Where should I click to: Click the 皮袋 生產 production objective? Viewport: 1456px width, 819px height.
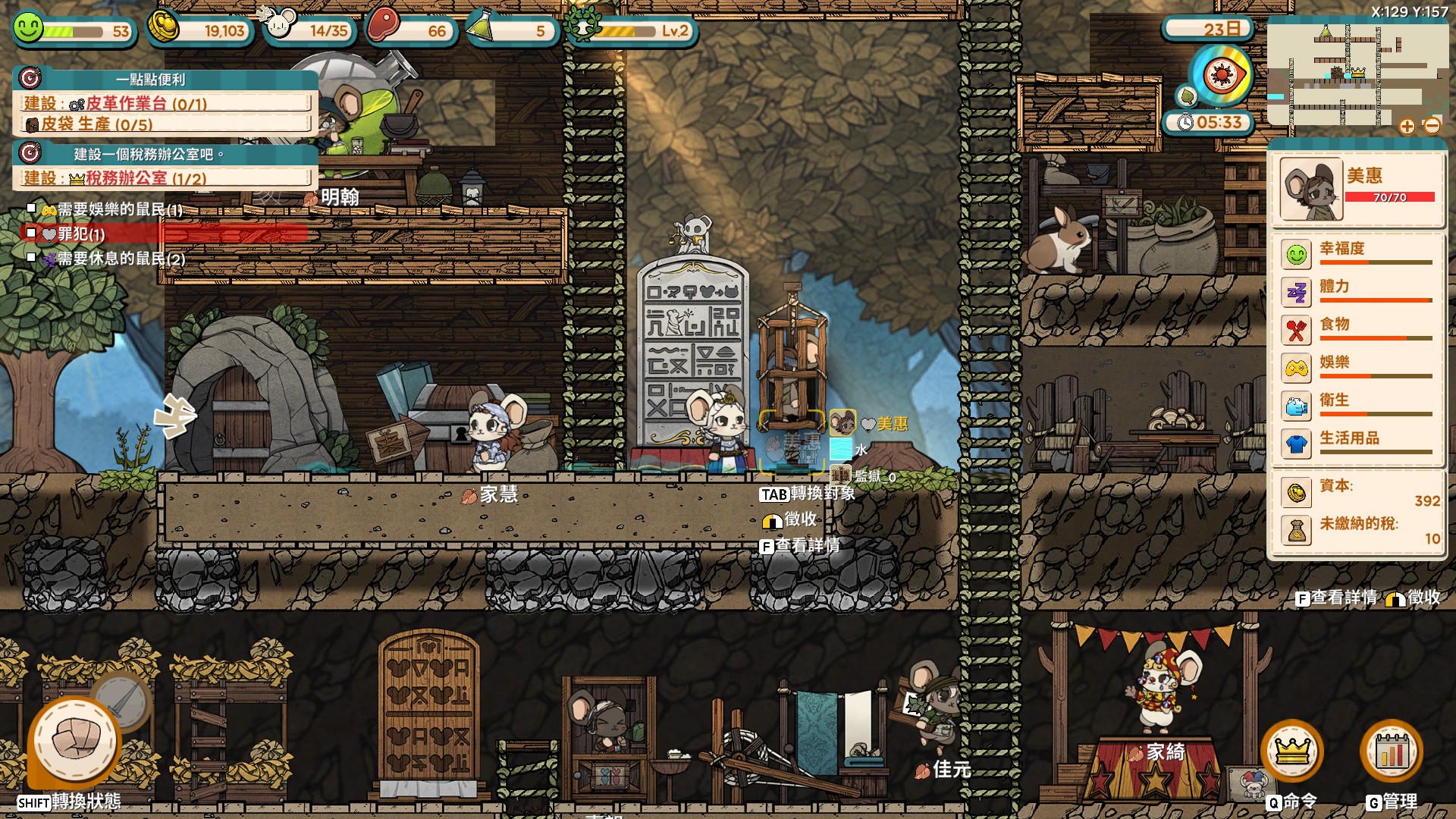click(x=164, y=124)
